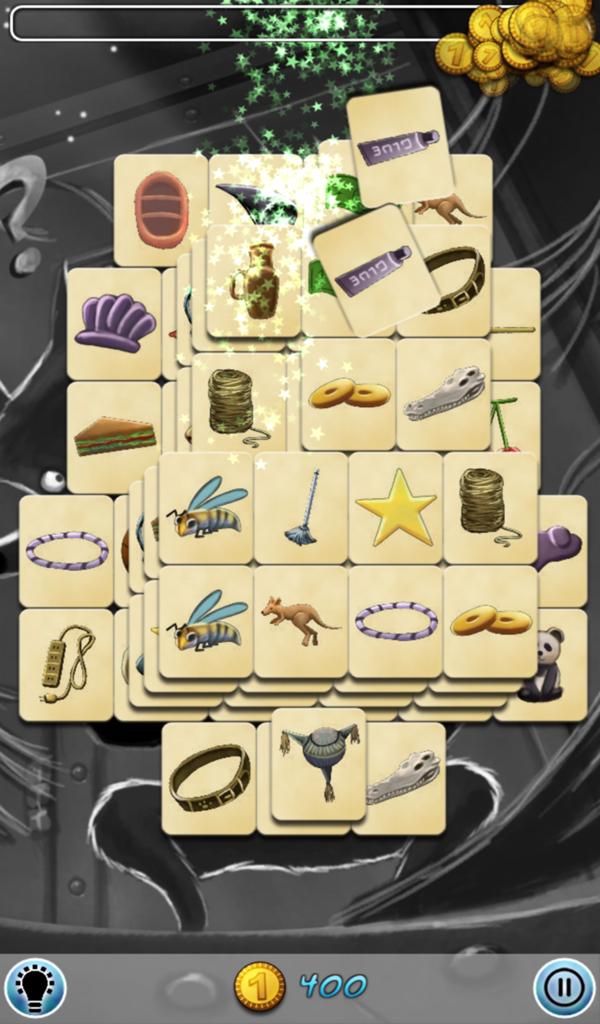Select the orange raft tile

click(x=161, y=209)
